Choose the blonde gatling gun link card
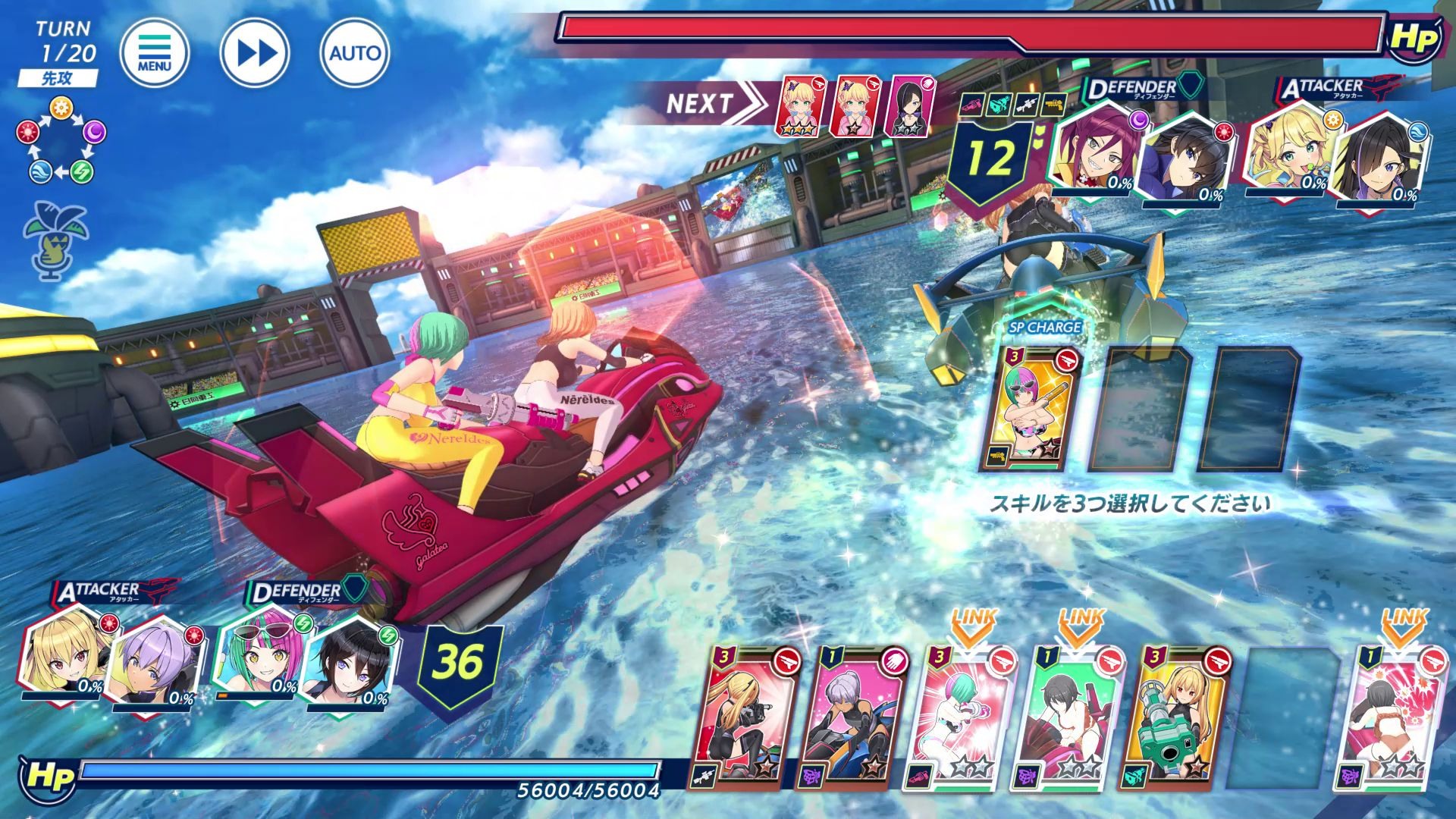 (1178, 717)
